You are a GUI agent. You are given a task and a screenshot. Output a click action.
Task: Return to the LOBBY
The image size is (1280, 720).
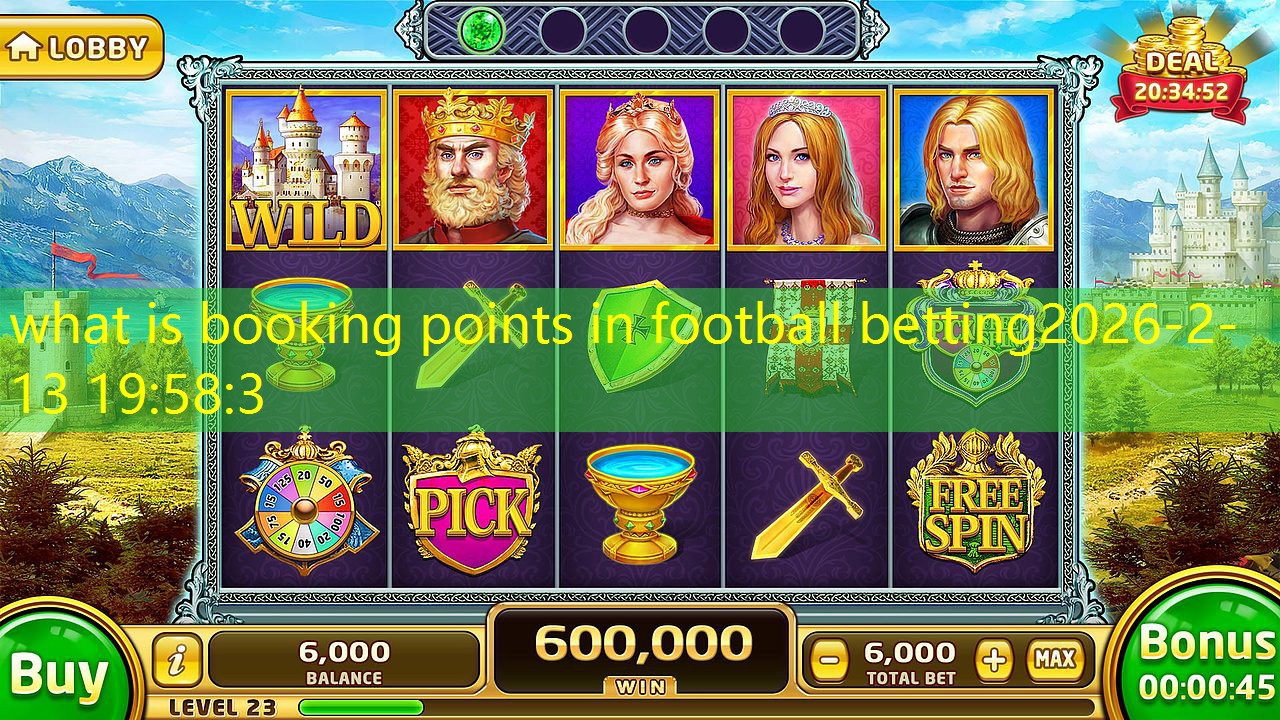80,45
